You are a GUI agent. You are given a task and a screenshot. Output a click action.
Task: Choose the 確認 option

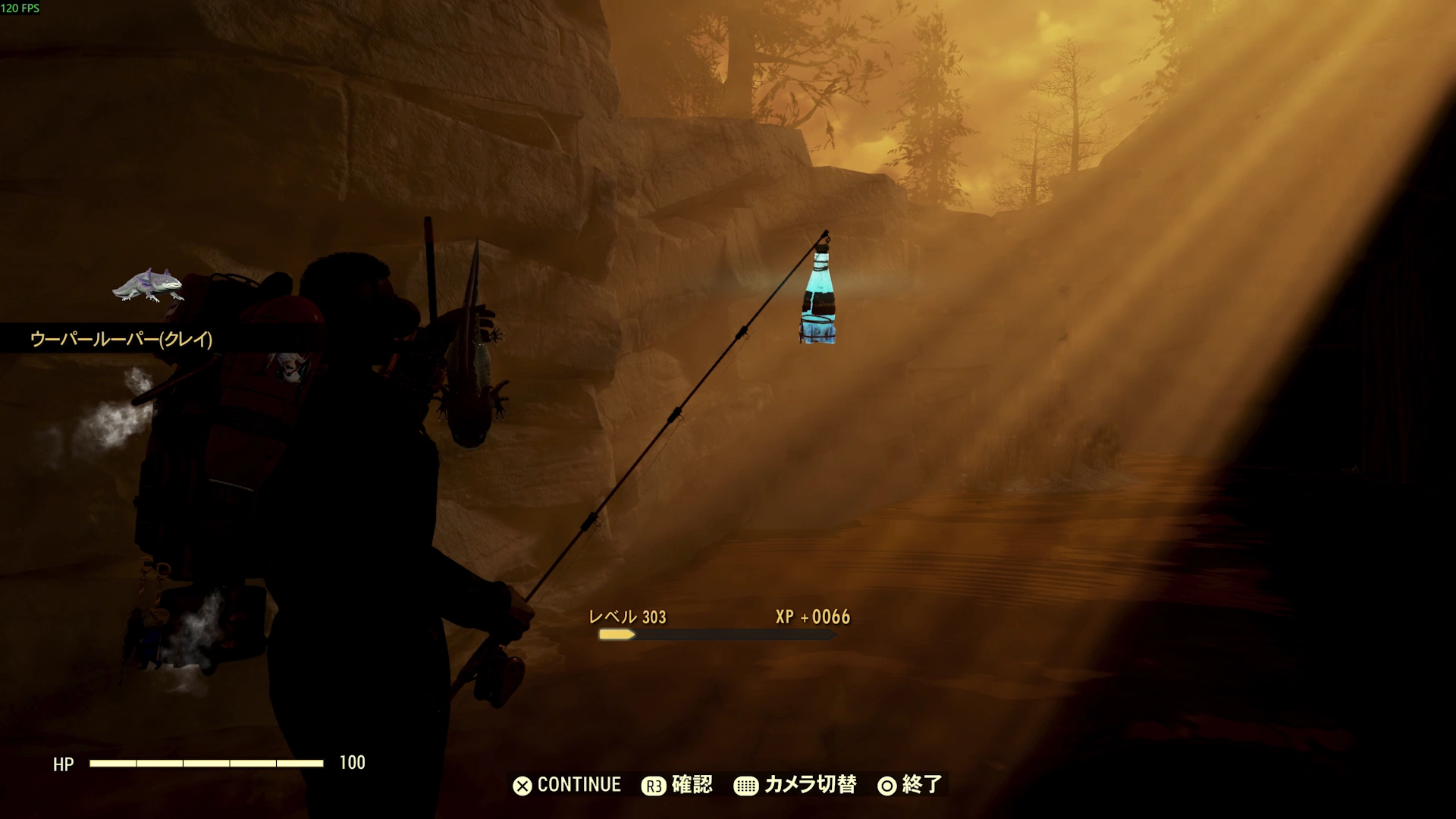pyautogui.click(x=677, y=785)
